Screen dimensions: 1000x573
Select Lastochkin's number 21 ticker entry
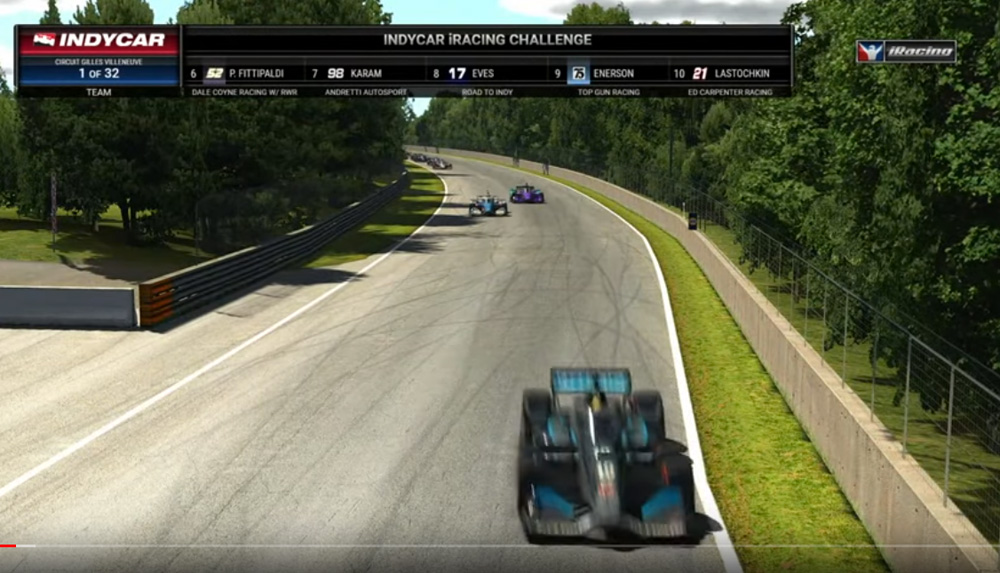730,73
